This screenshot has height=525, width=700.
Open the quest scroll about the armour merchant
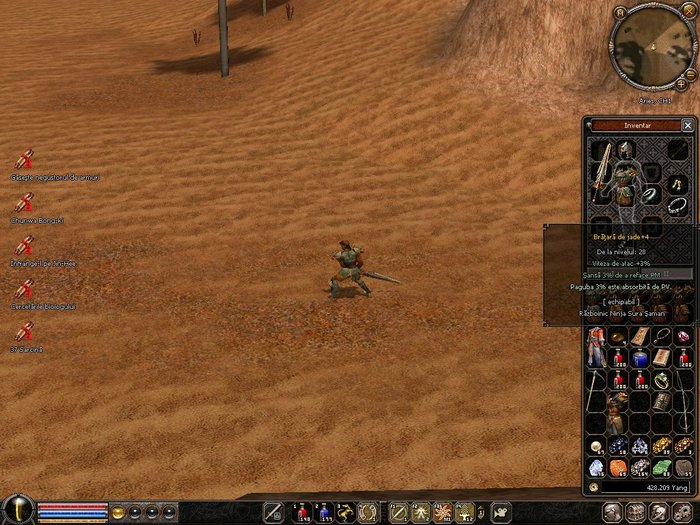tap(25, 160)
